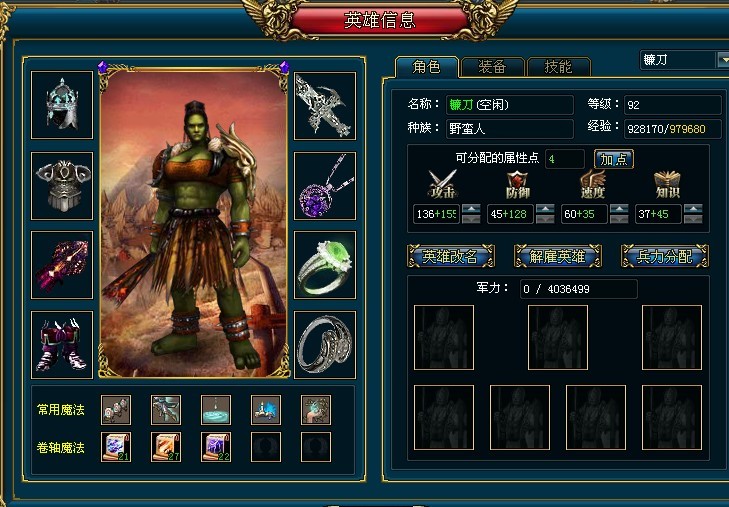This screenshot has height=507, width=729.
Task: Rename the hero with 英雄改名
Action: click(x=450, y=257)
